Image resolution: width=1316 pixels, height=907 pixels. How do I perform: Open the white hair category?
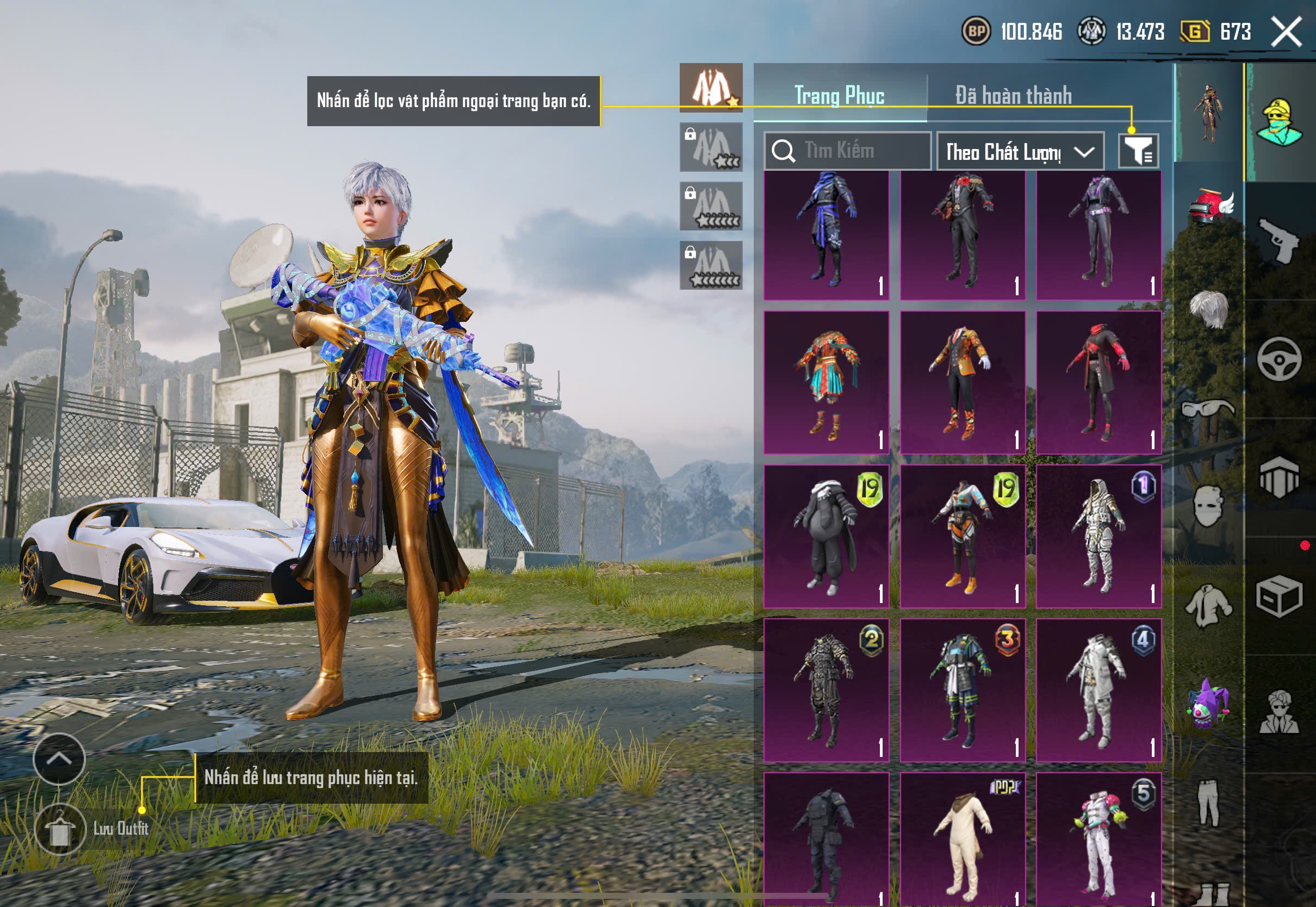tap(1209, 308)
